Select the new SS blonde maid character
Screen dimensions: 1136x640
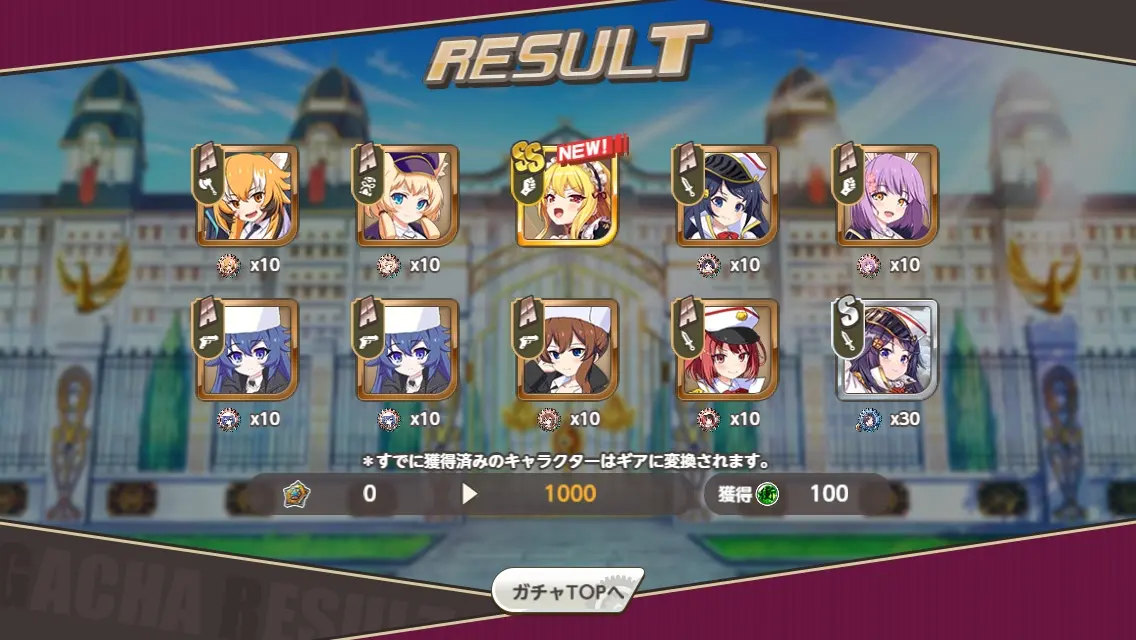(567, 197)
